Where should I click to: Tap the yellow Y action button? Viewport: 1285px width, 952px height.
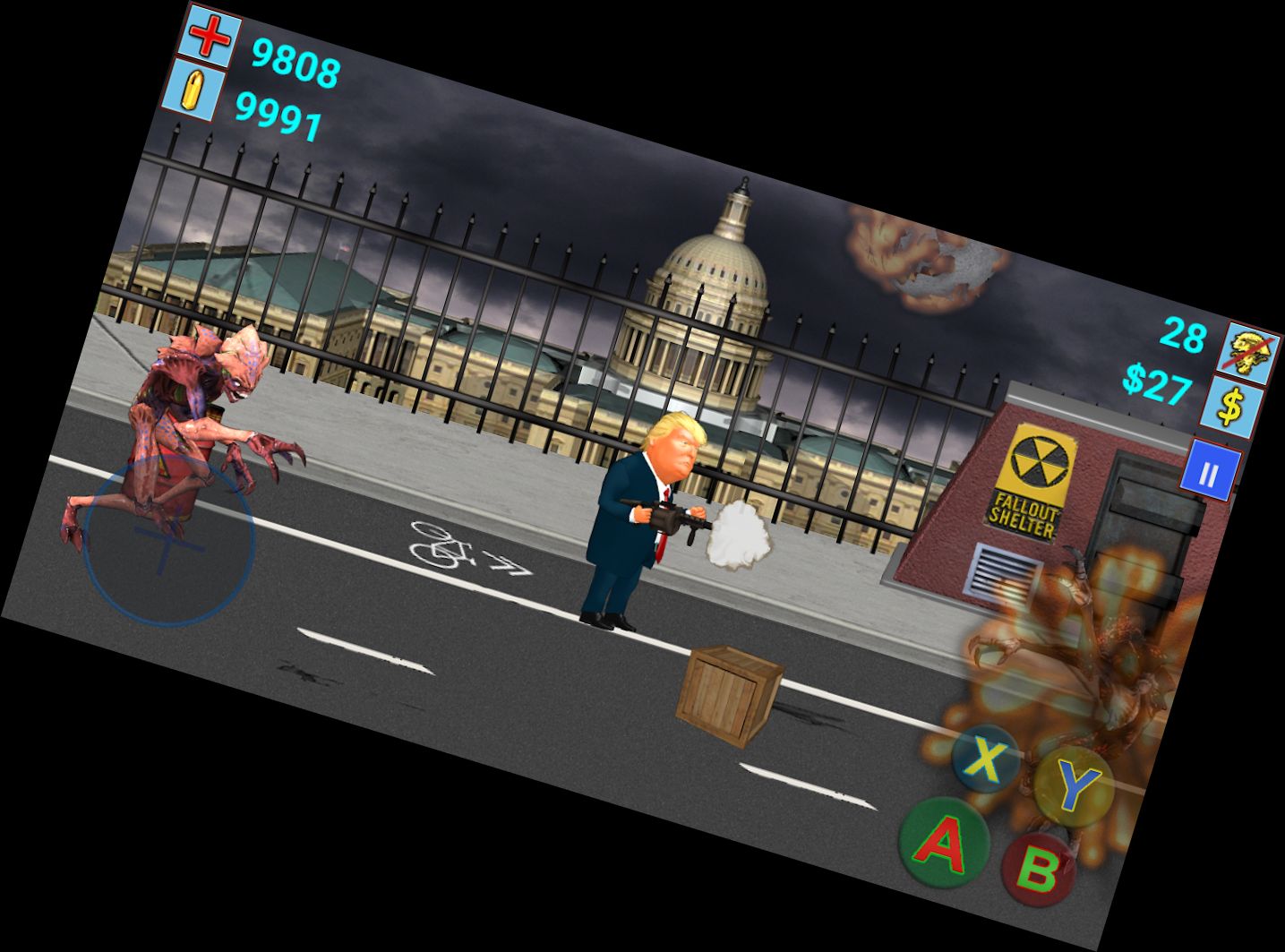(x=1072, y=785)
